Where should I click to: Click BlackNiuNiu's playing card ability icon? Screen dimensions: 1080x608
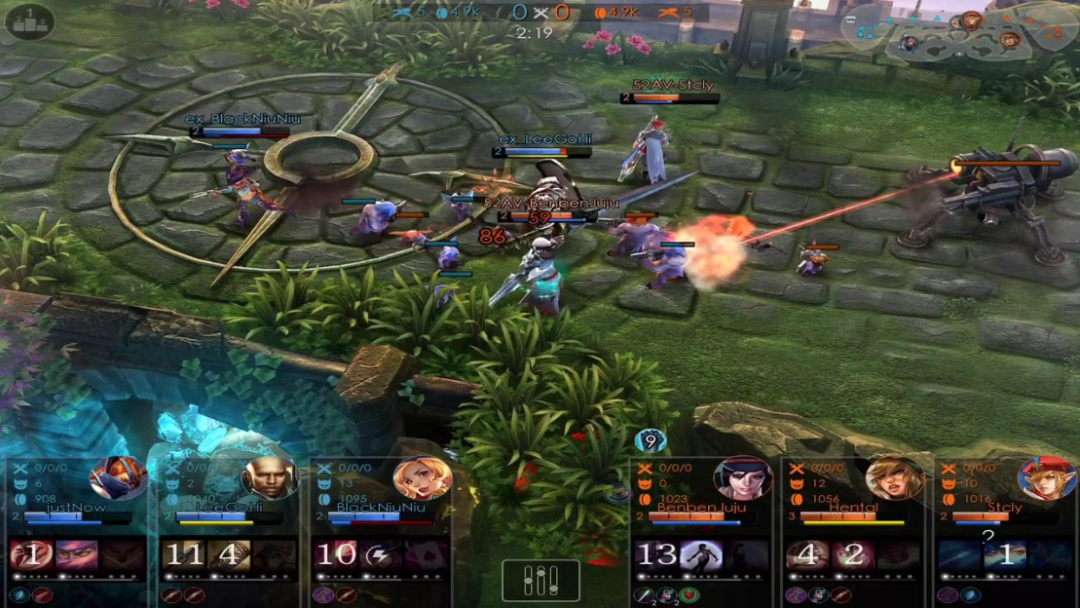427,554
